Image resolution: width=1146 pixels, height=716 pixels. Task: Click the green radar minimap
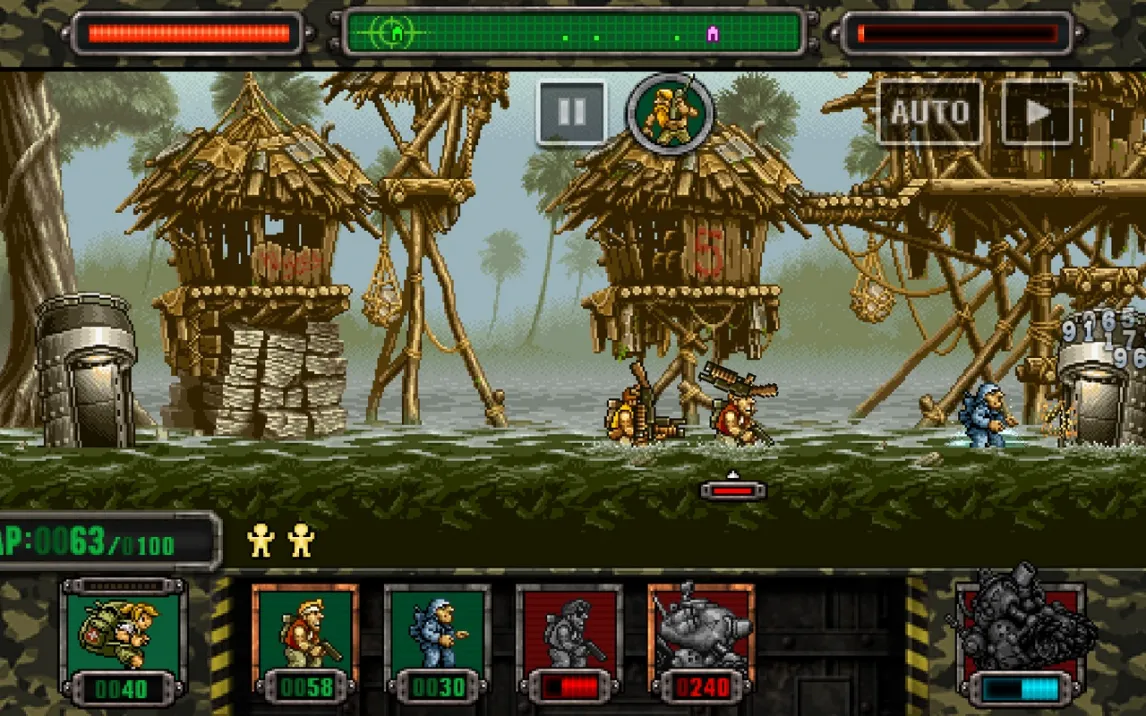pos(574,33)
